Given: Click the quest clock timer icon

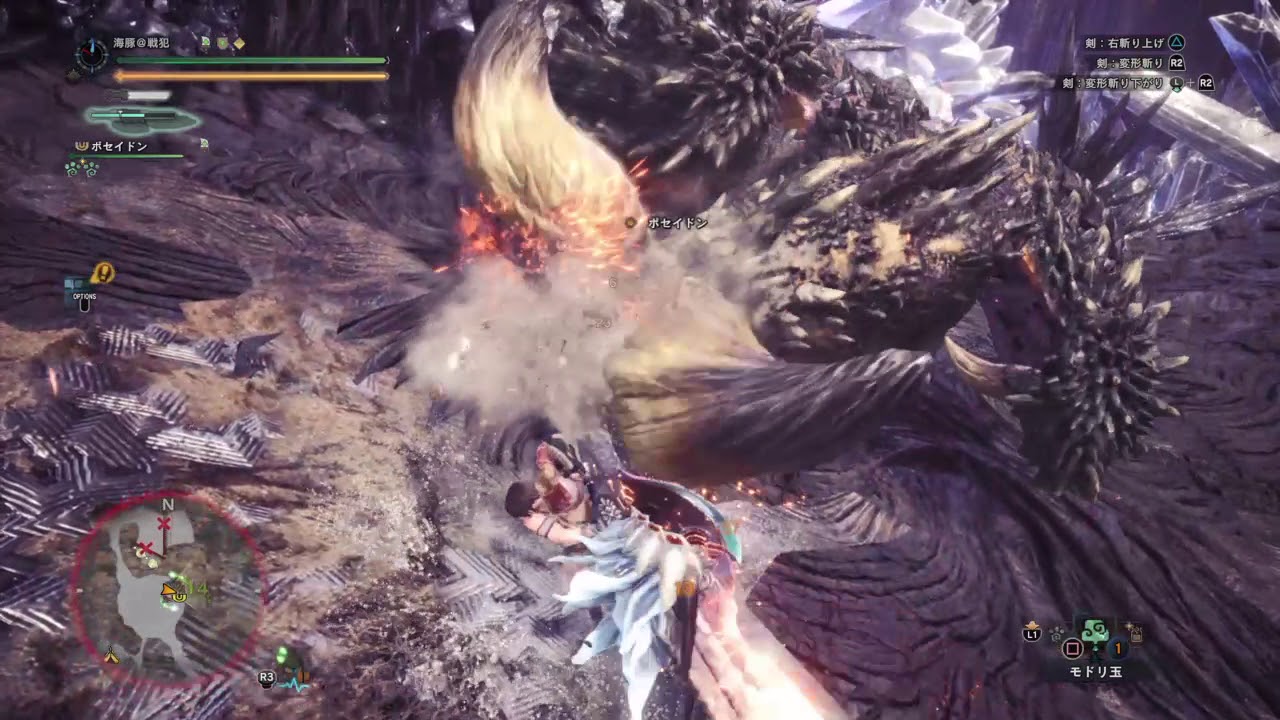Looking at the screenshot, I should (x=92, y=54).
